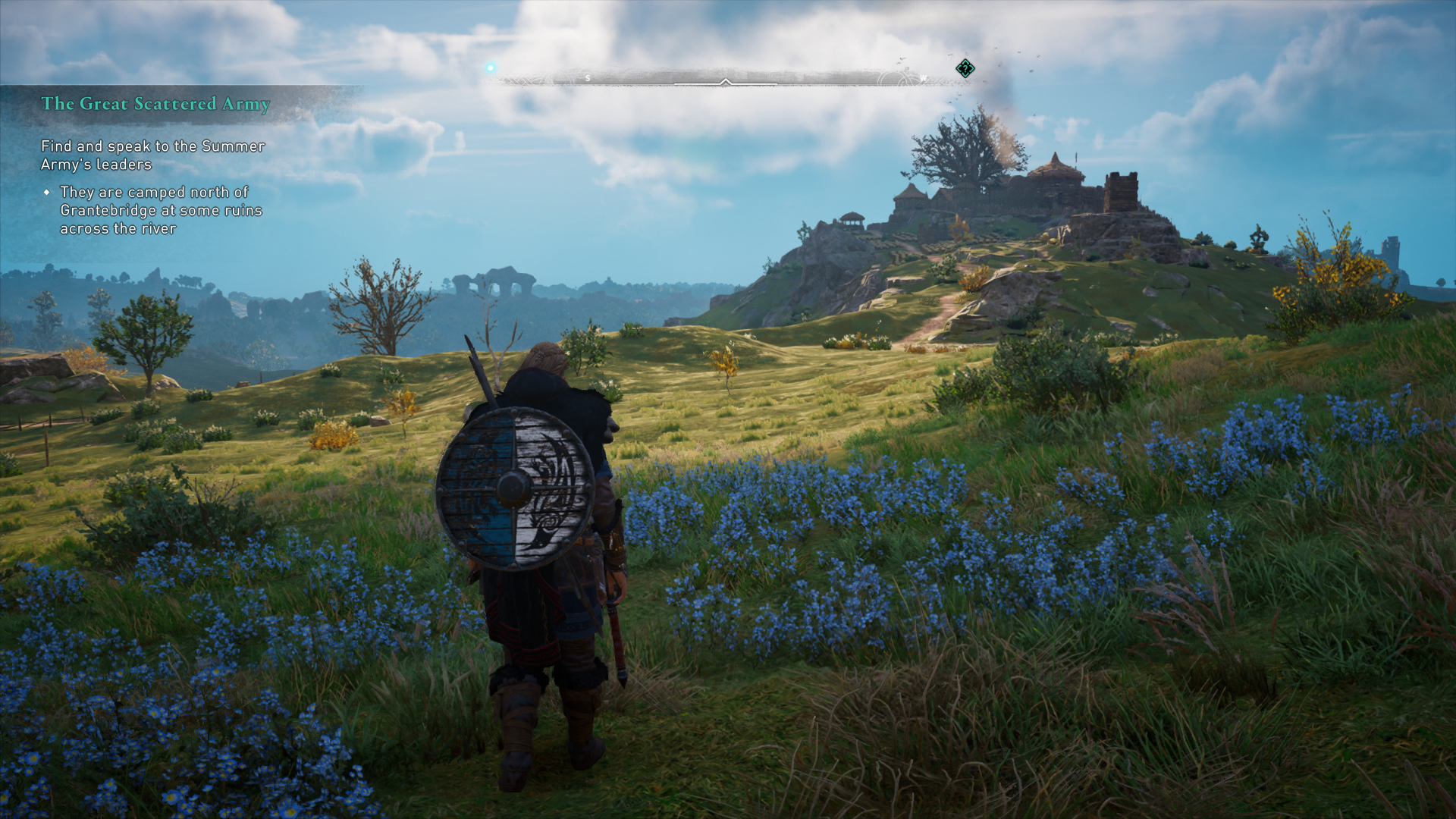Select the diamond quest marker on compass
Screen dimensions: 1456x819
coord(965,69)
